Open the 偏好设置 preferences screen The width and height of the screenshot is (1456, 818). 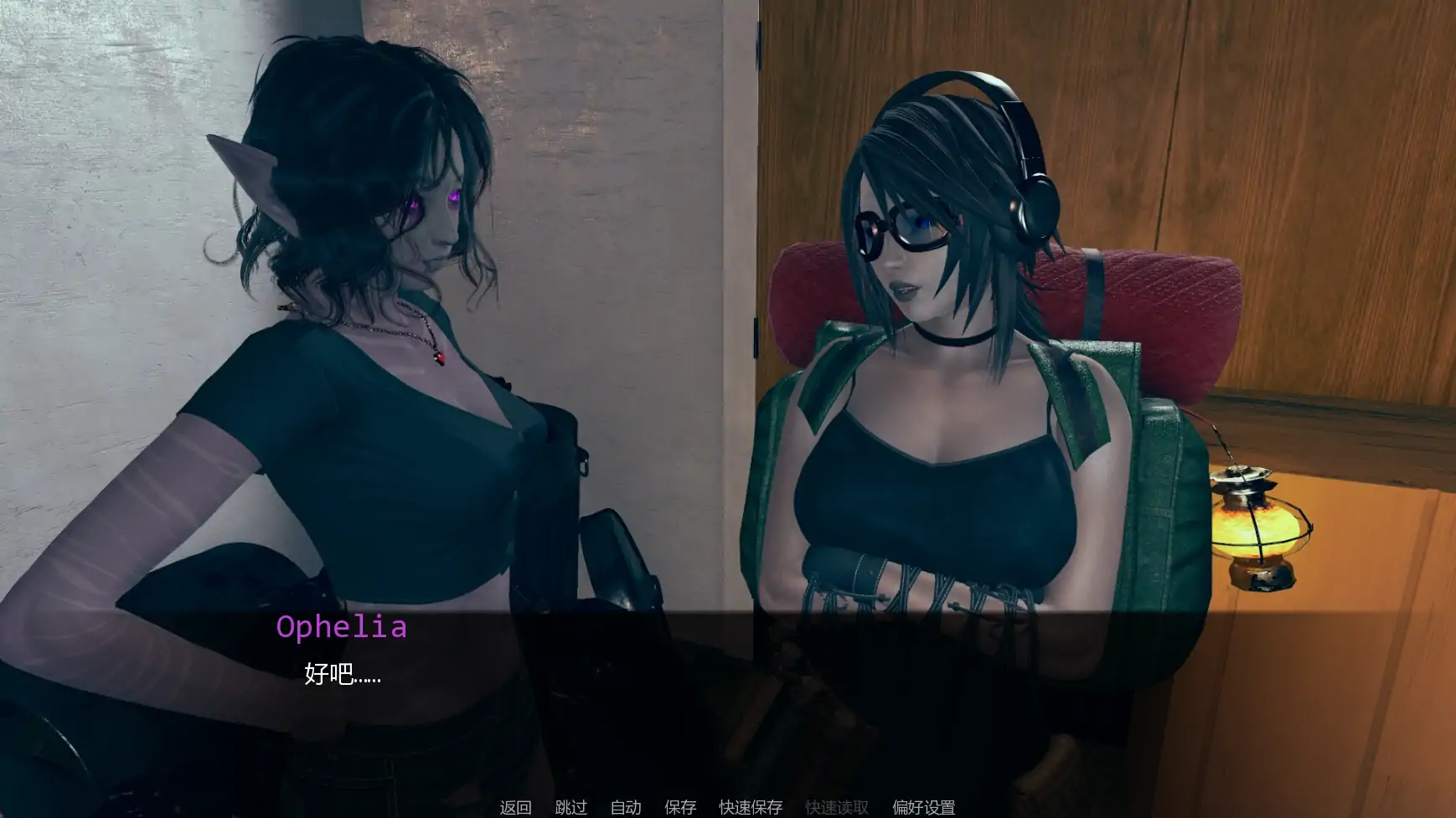(923, 807)
